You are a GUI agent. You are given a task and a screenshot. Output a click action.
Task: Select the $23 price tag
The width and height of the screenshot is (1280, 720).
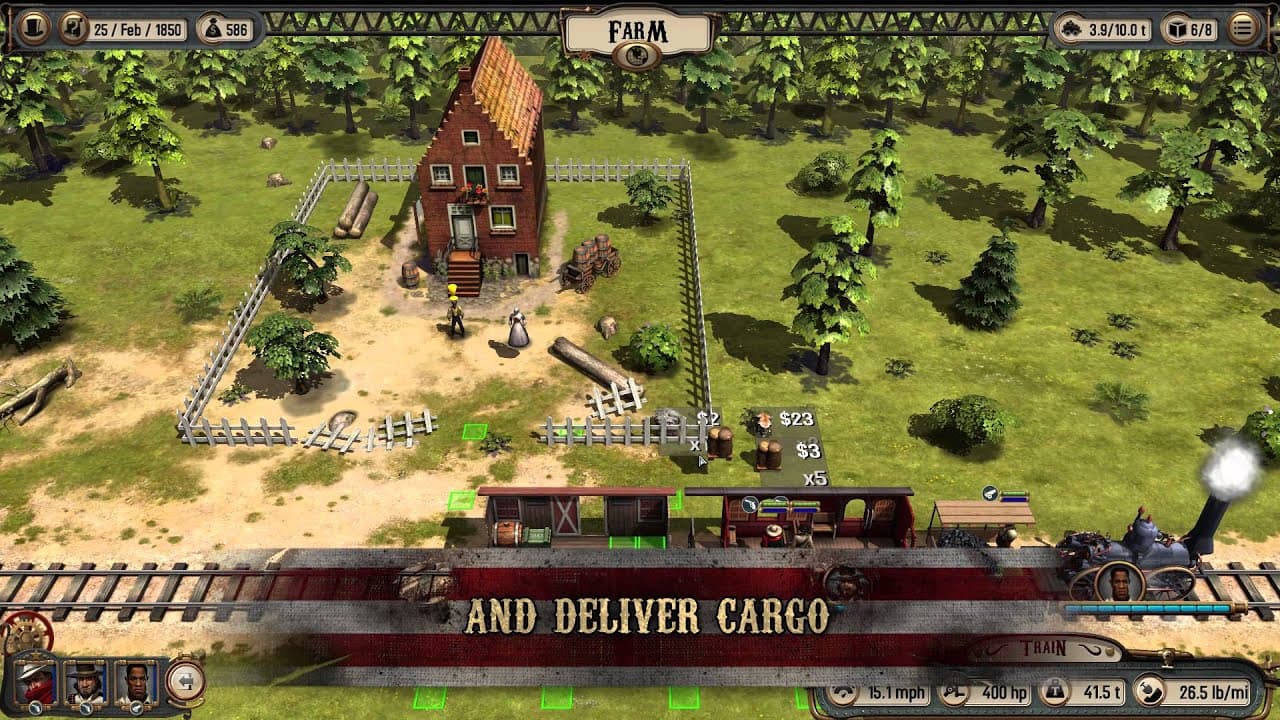coord(796,419)
